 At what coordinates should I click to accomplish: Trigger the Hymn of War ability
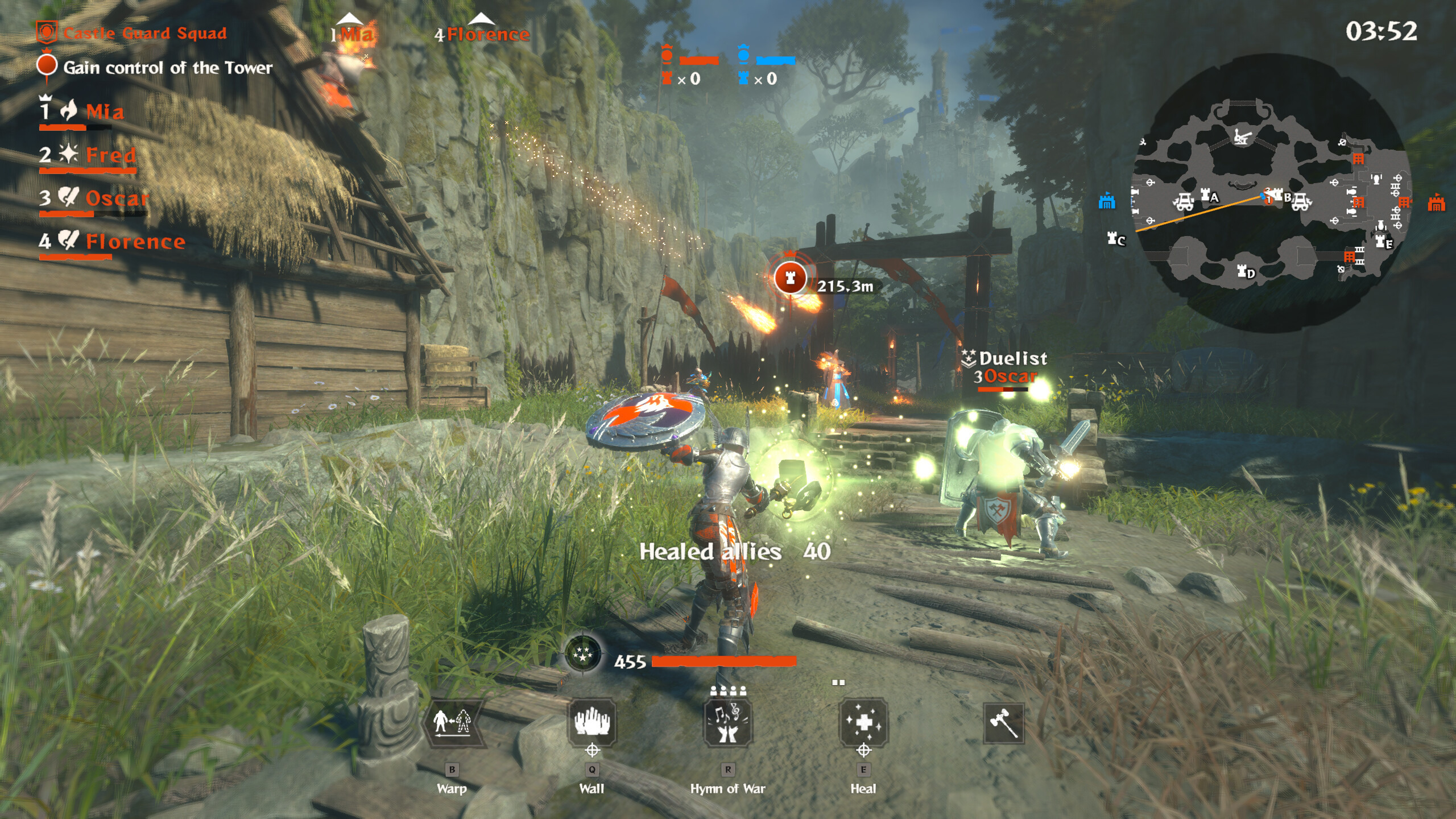(728, 722)
